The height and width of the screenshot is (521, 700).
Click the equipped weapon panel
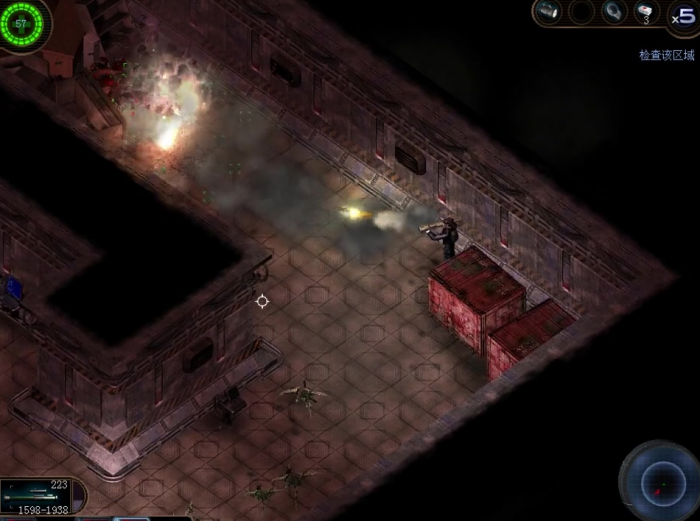(38, 493)
